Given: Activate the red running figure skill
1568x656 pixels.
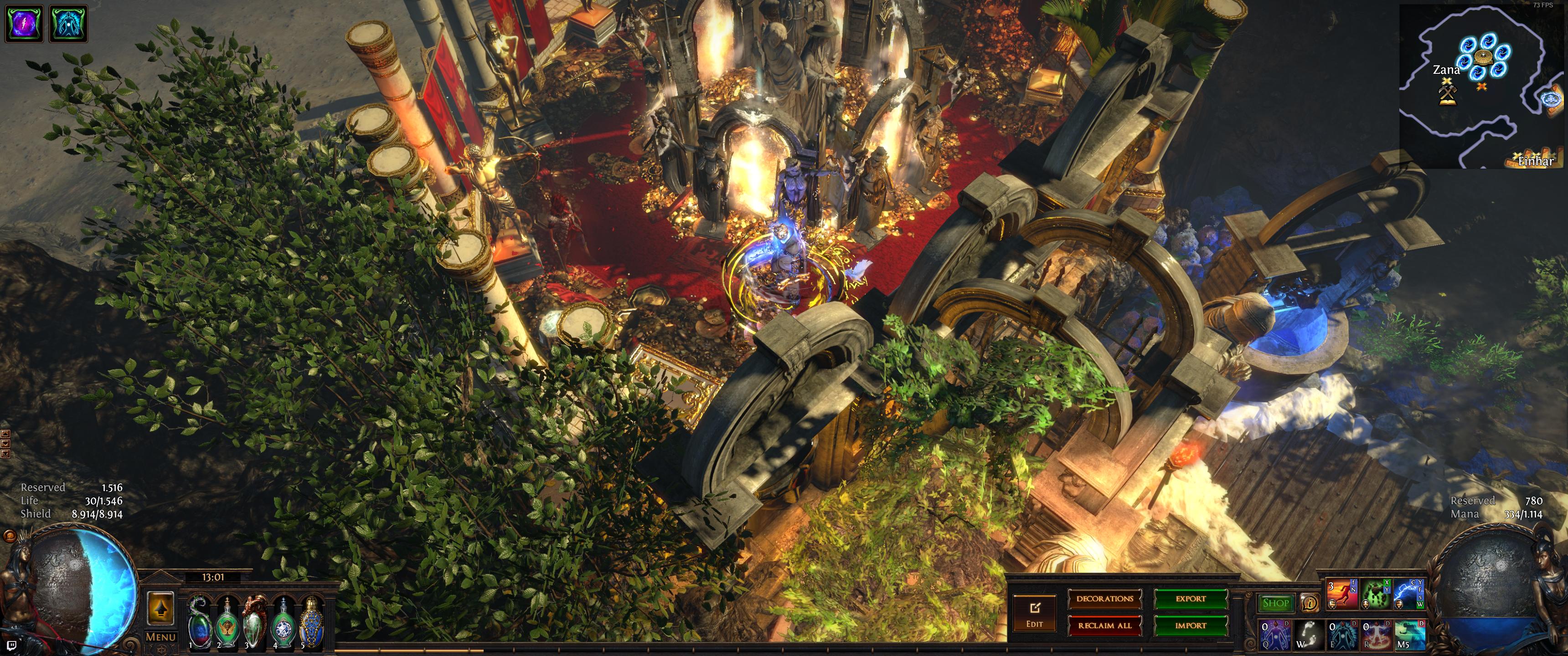Looking at the screenshot, I should tap(1341, 594).
